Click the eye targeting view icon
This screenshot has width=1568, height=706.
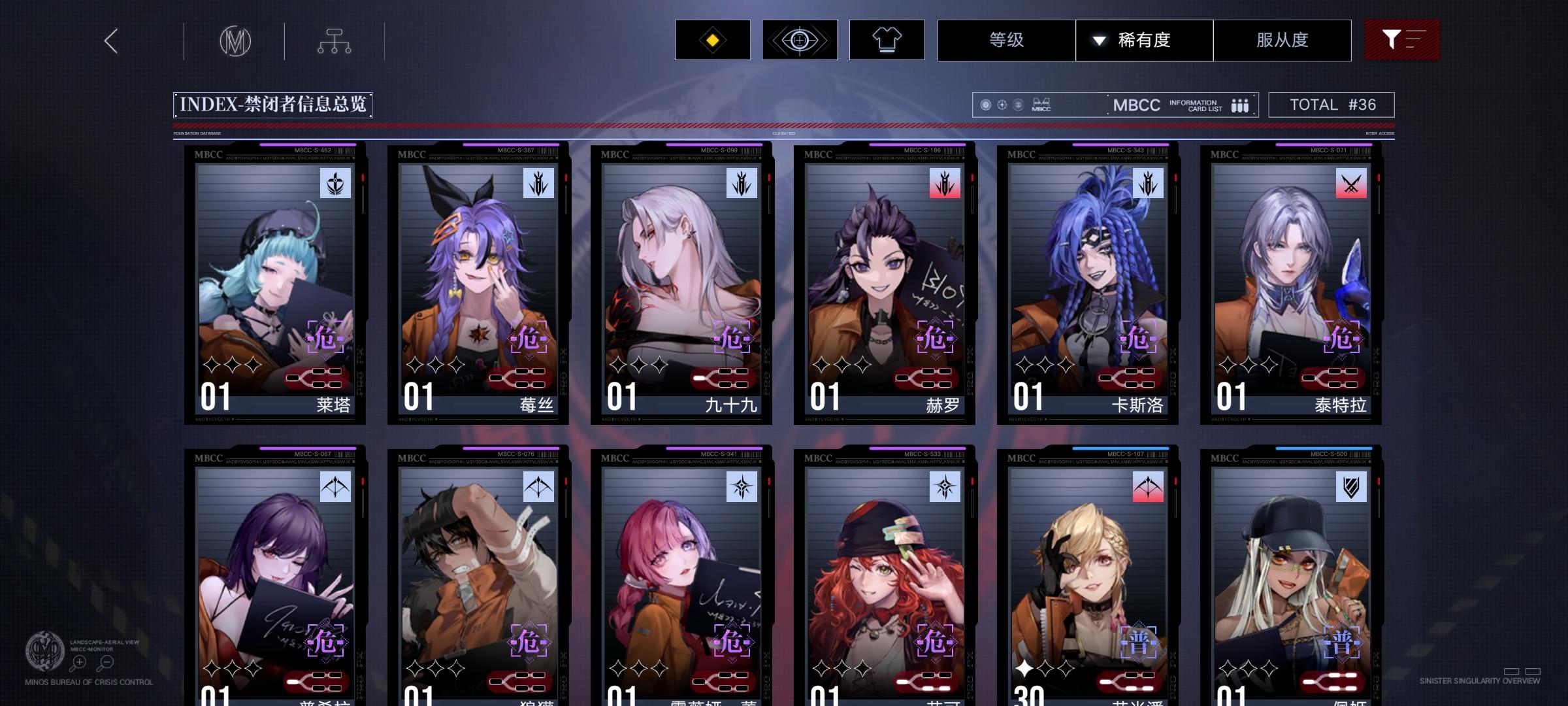(800, 39)
